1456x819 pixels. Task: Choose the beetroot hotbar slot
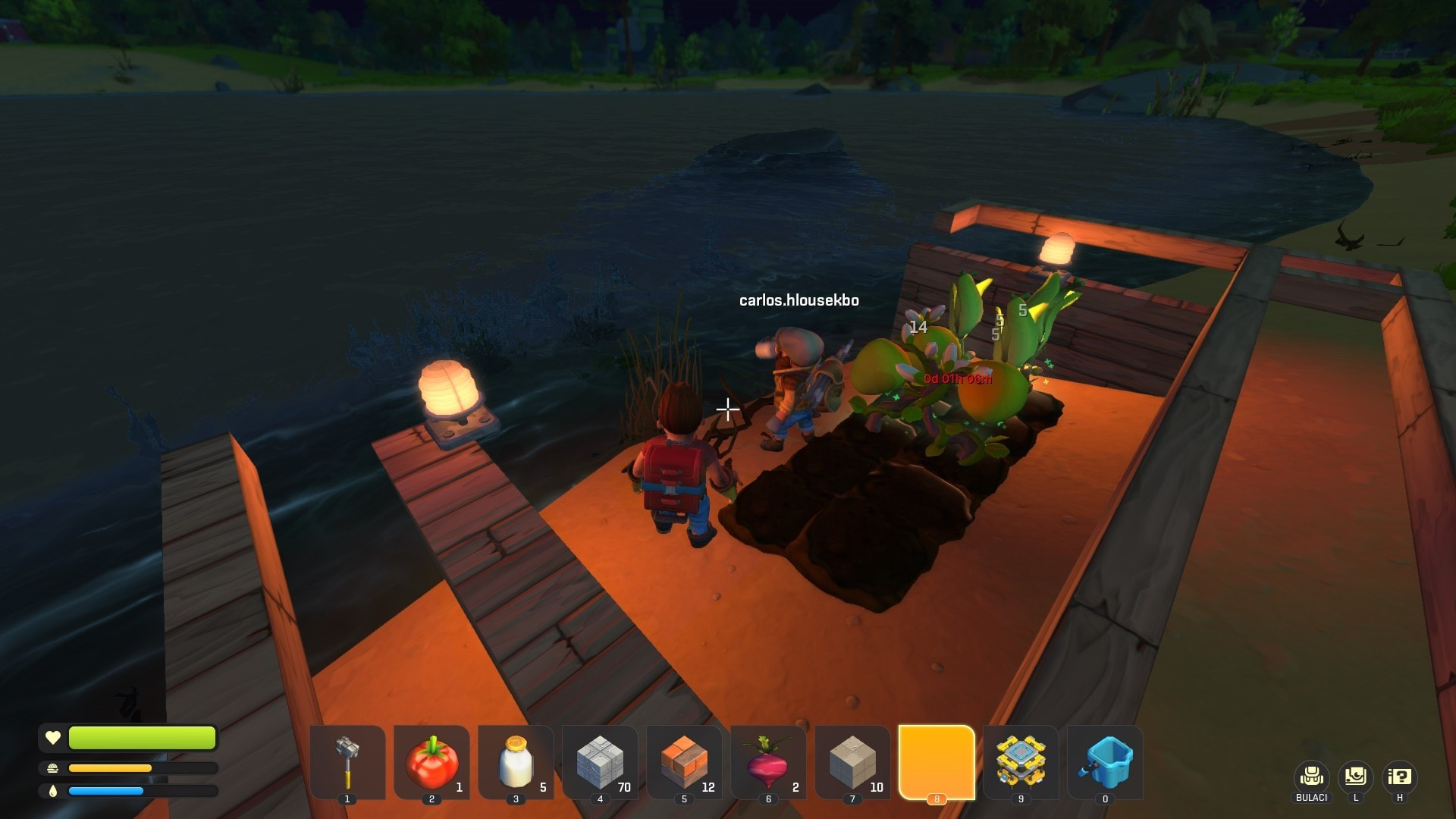point(768,761)
